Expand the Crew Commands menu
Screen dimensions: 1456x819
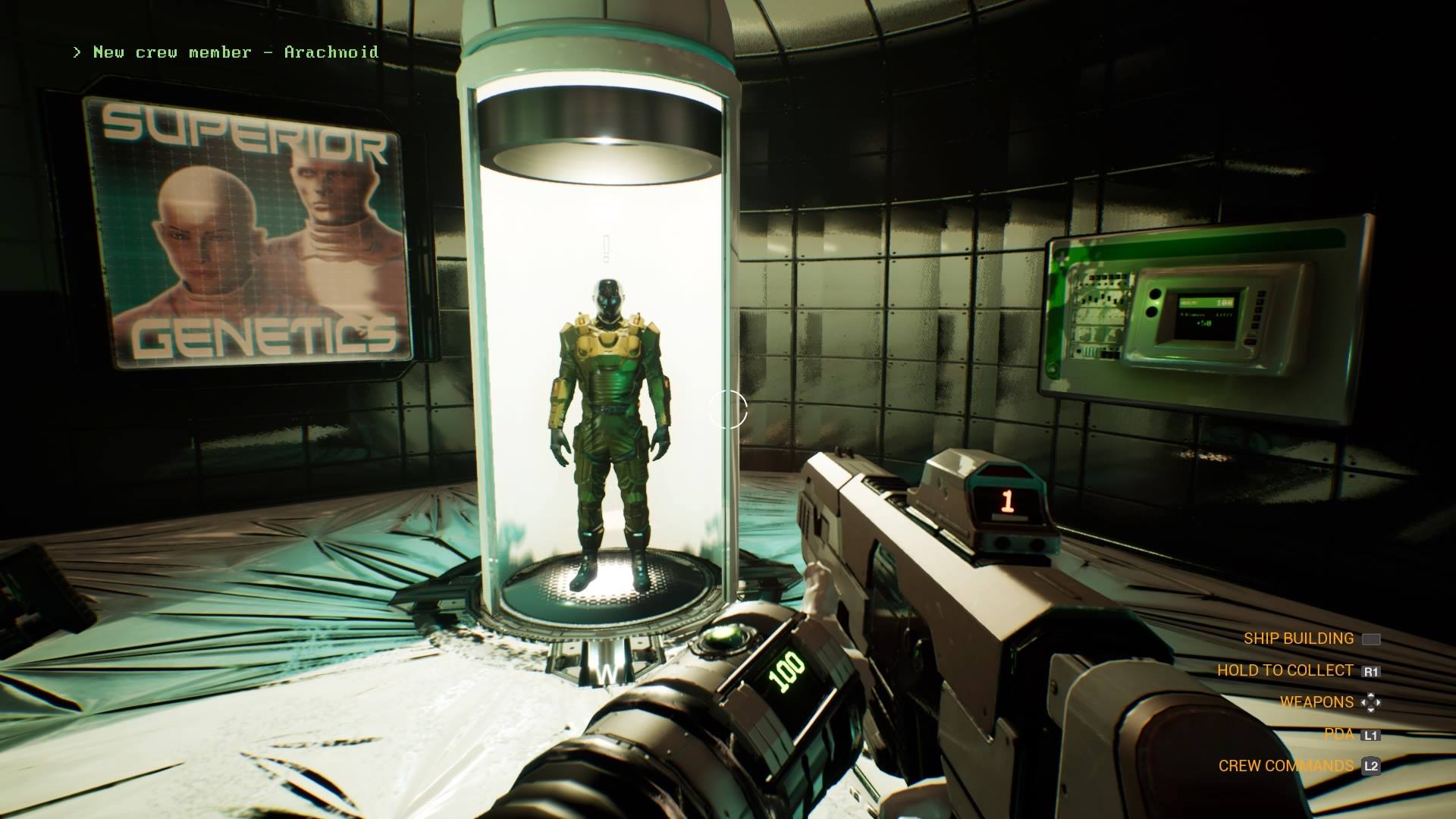[x=1287, y=765]
